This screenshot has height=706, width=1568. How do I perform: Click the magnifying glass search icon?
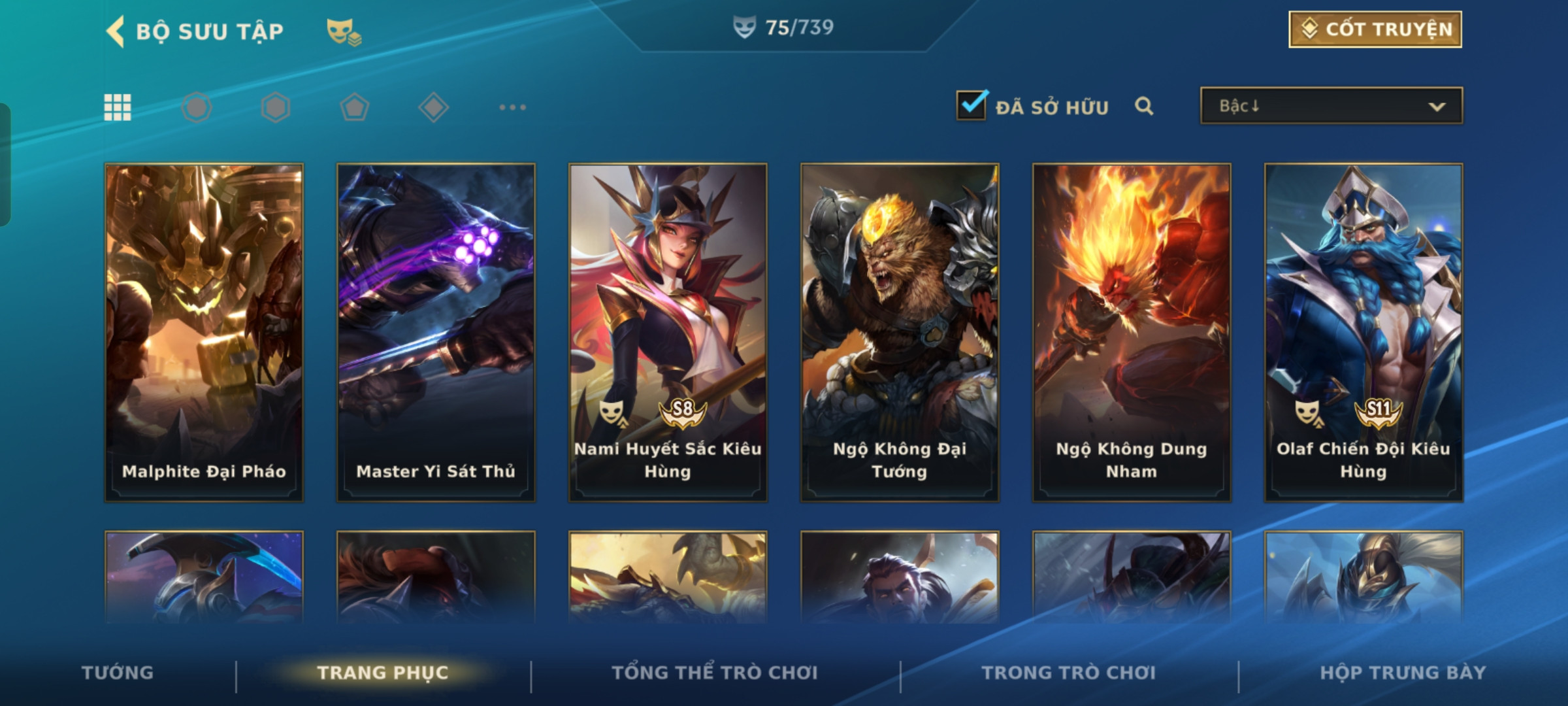tap(1144, 106)
